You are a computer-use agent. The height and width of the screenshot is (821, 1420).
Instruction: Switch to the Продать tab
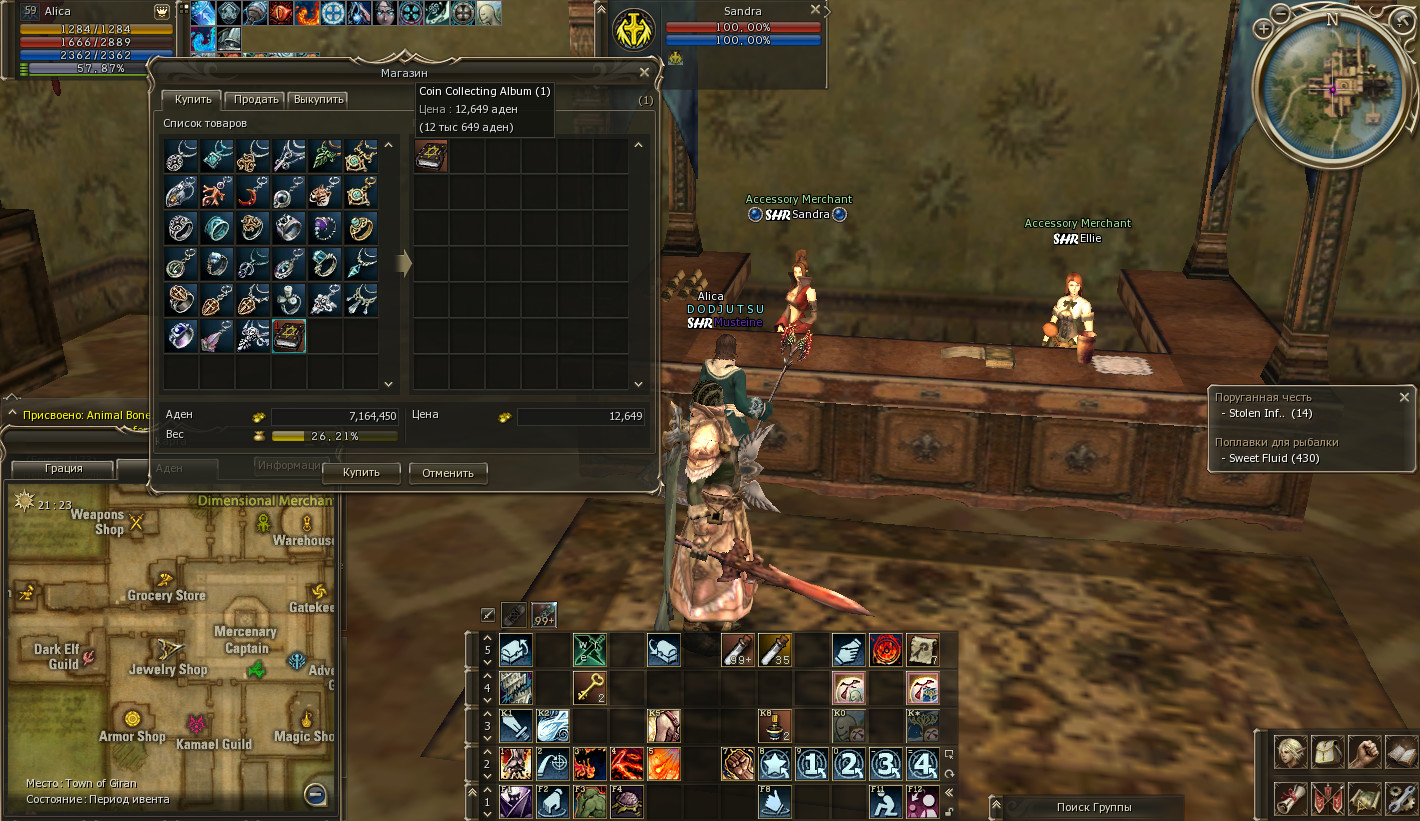(254, 99)
